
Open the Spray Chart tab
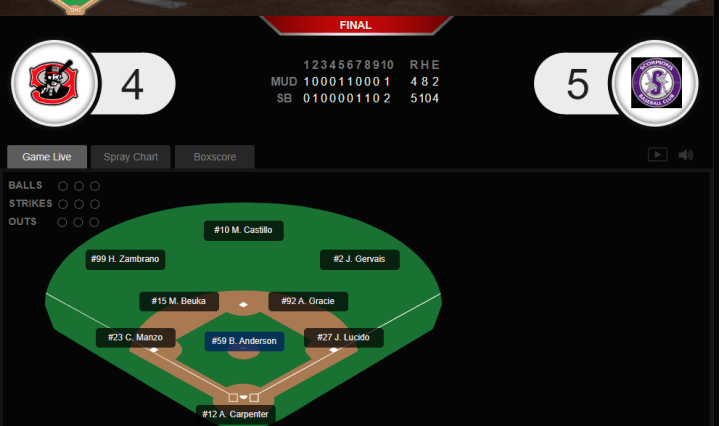pos(131,157)
